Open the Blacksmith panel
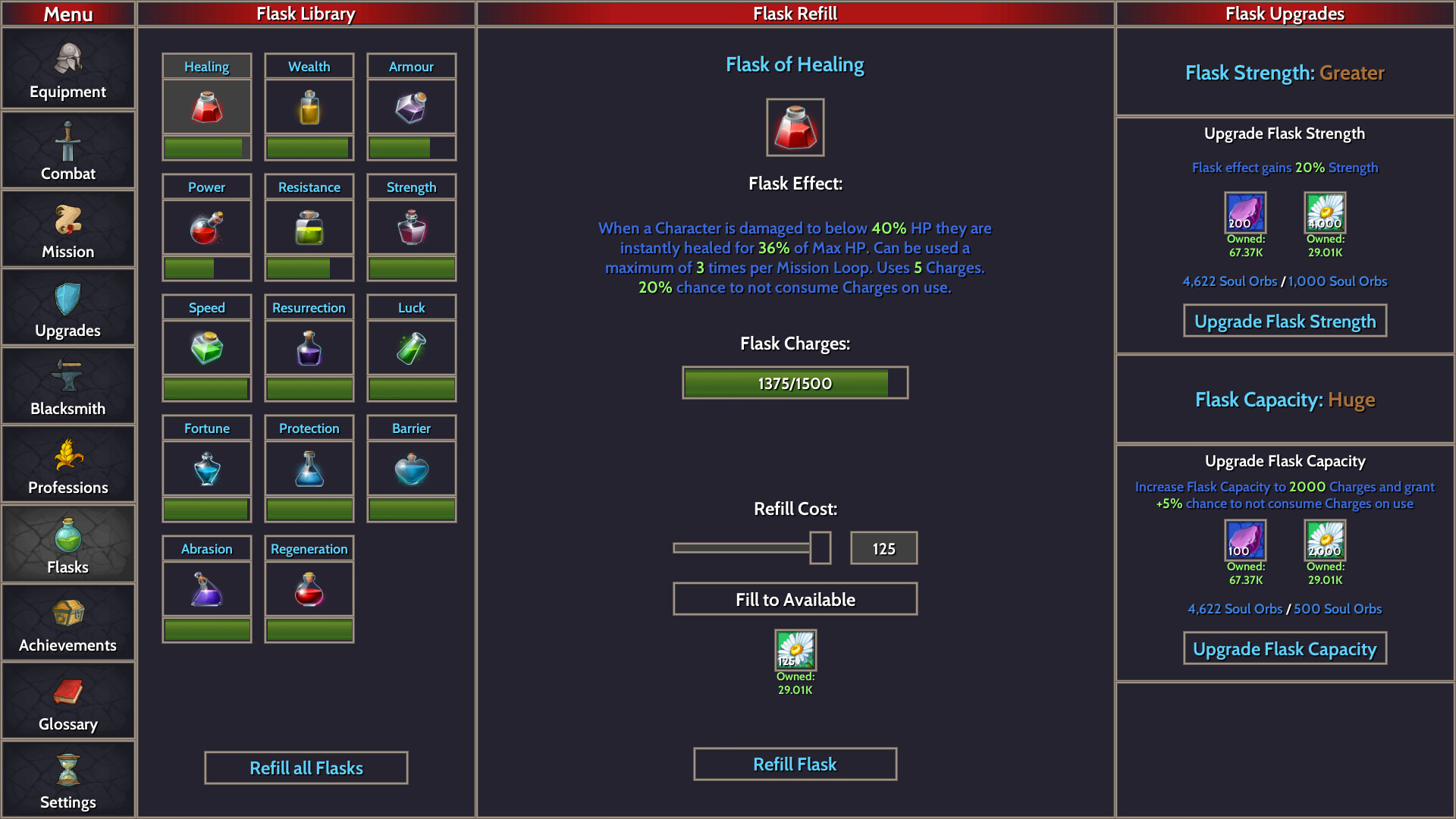This screenshot has width=1456, height=819. coord(68,387)
